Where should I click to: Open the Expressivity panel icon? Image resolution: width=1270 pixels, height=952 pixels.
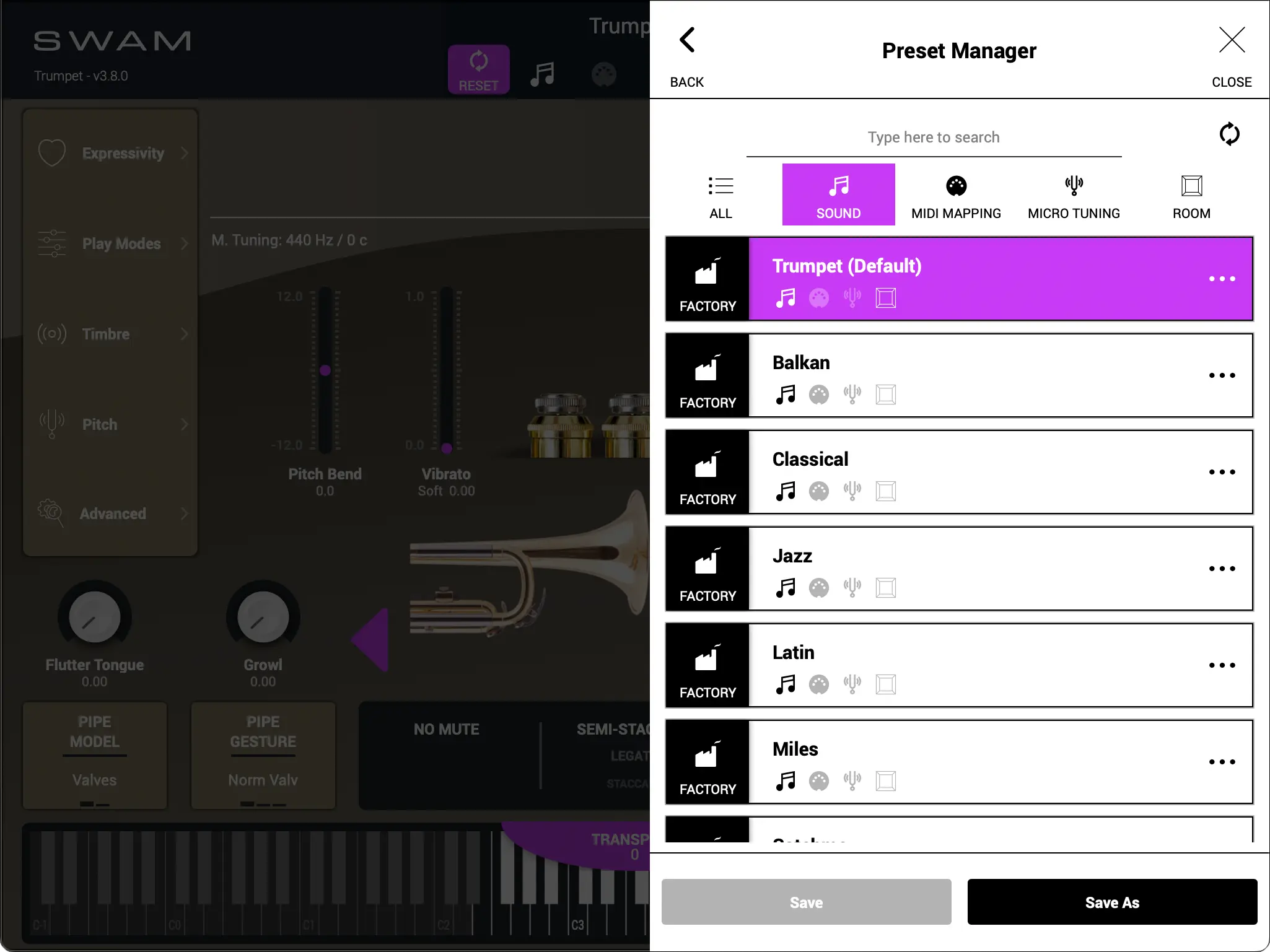52,152
